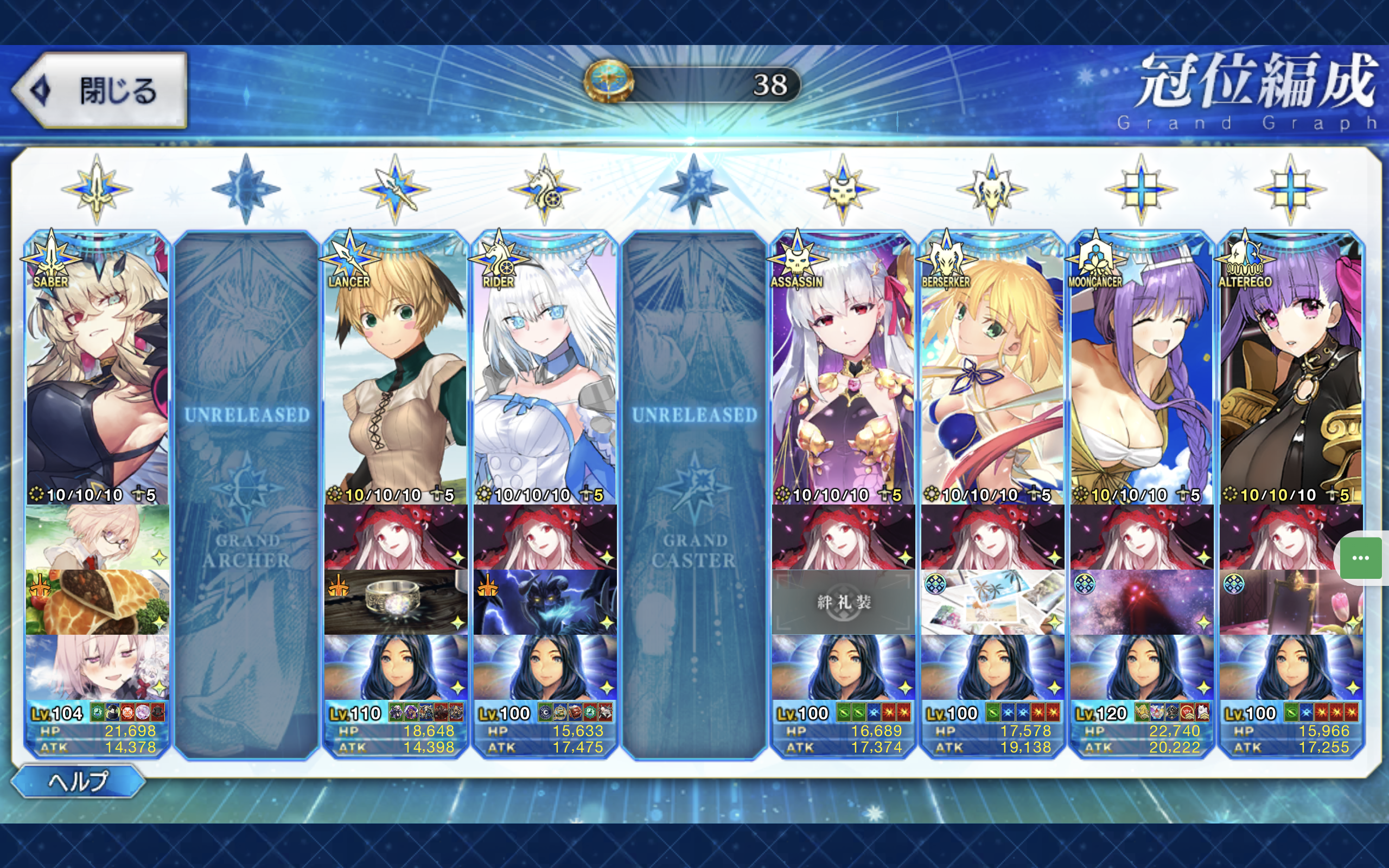Click the unreleased Grand Caster slot

pos(694,494)
